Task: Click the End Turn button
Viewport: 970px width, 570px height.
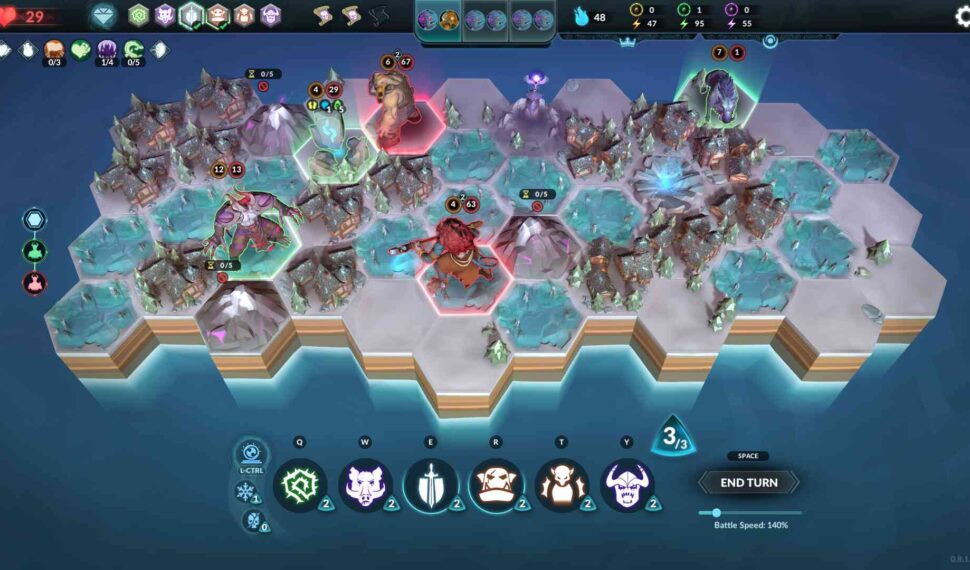Action: click(748, 483)
